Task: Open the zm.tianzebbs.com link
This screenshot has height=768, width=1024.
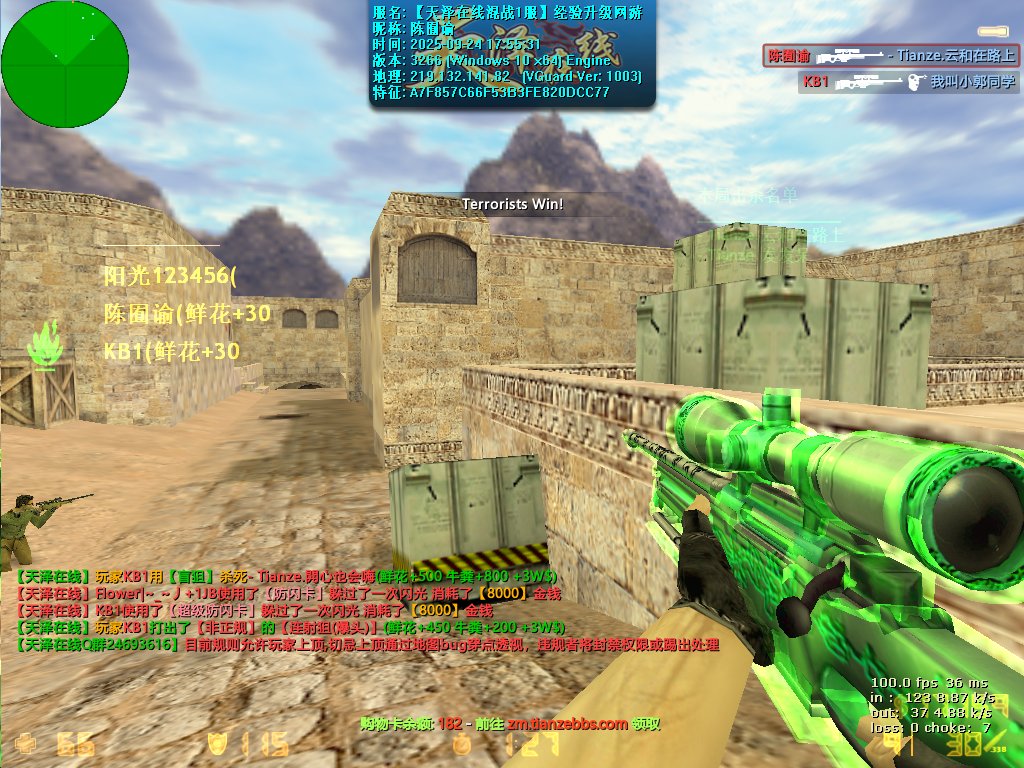Action: pos(567,724)
